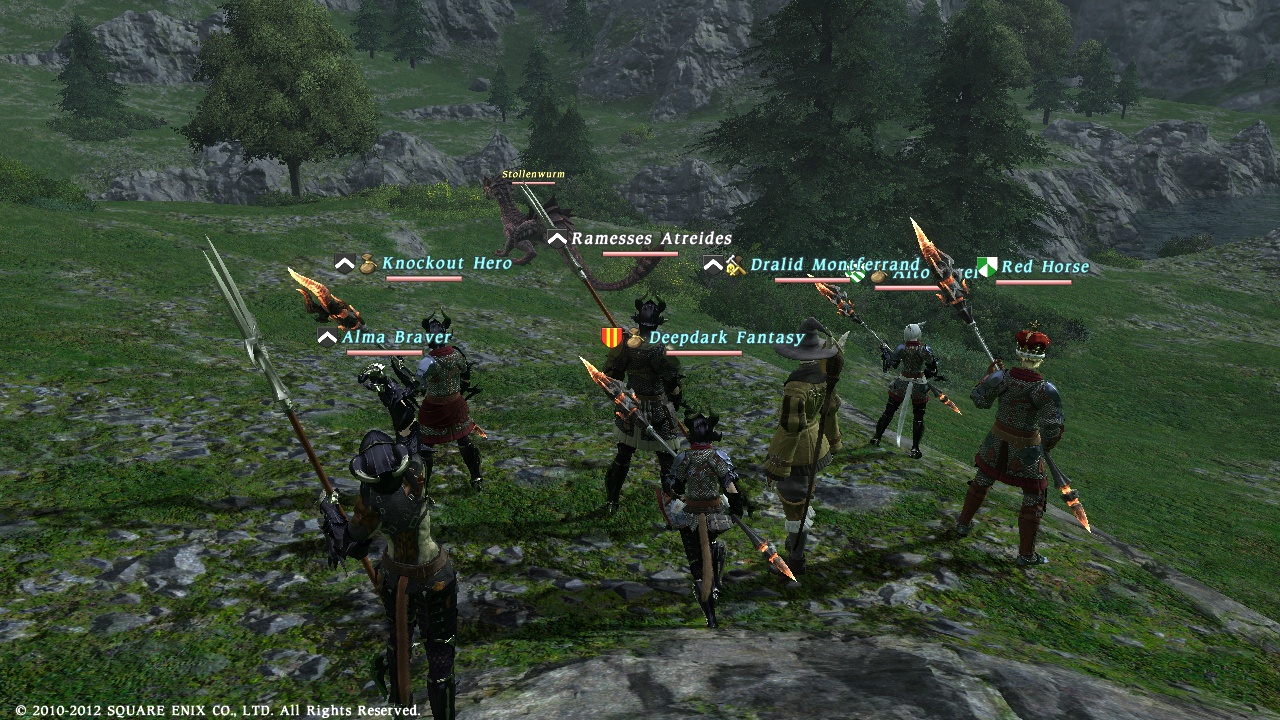This screenshot has height=720, width=1280.
Task: Click the bazaar bag icon under Alto's name
Action: (878, 277)
